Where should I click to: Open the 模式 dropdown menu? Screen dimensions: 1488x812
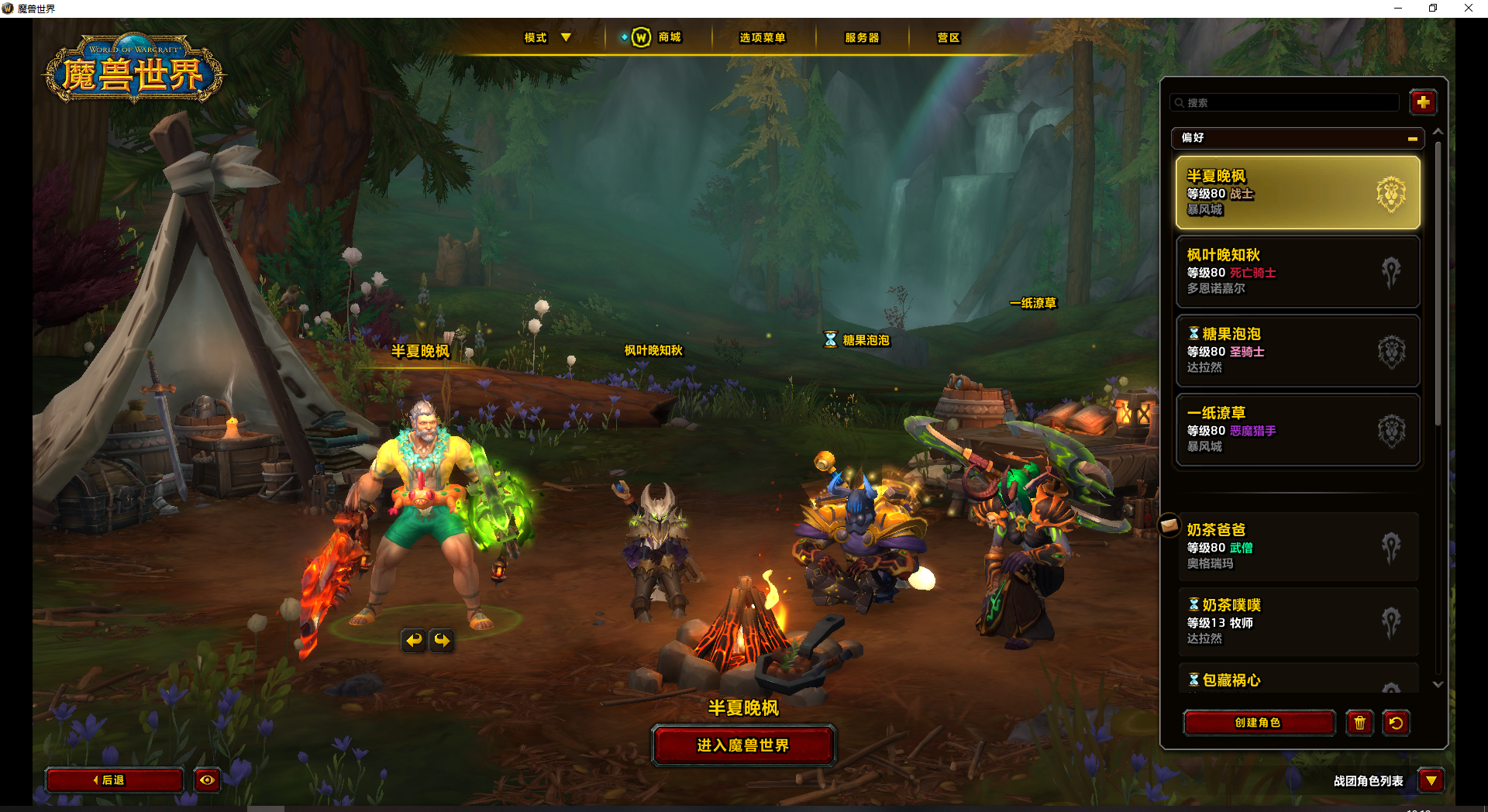click(547, 37)
